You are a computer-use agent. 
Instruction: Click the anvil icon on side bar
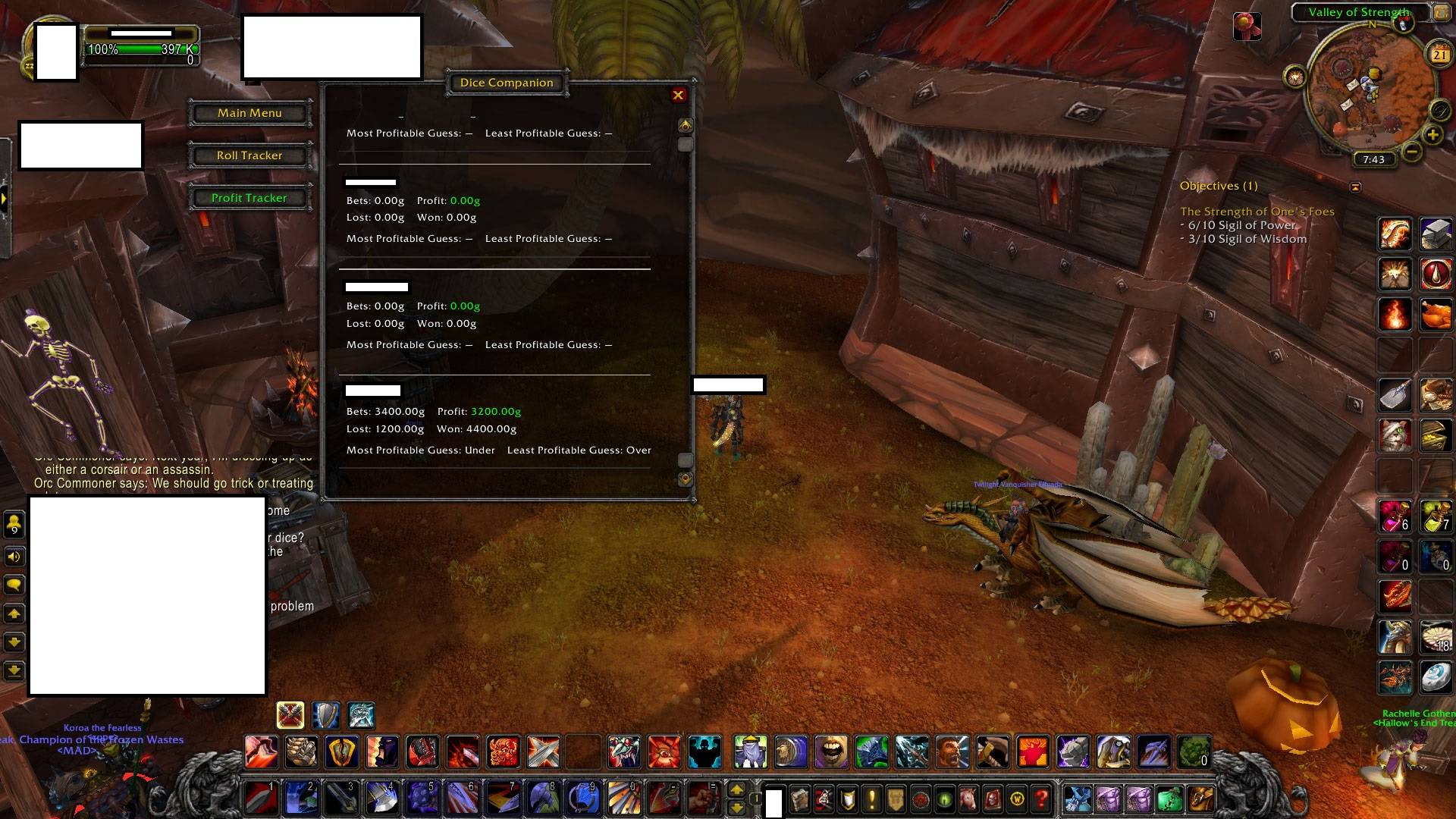[1435, 234]
